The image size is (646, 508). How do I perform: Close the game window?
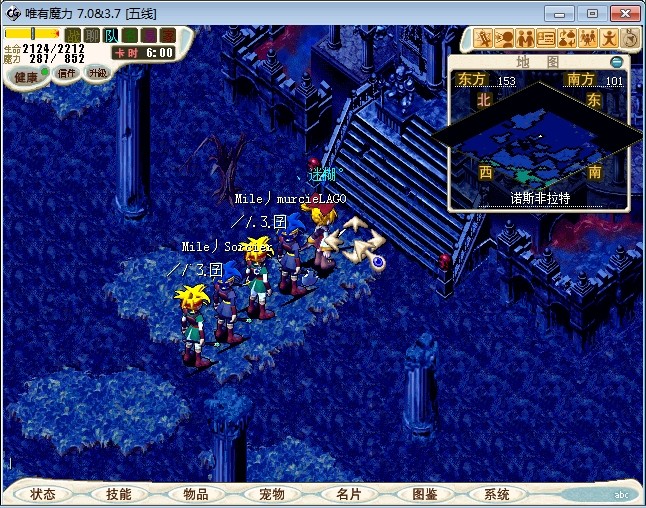[x=622, y=13]
